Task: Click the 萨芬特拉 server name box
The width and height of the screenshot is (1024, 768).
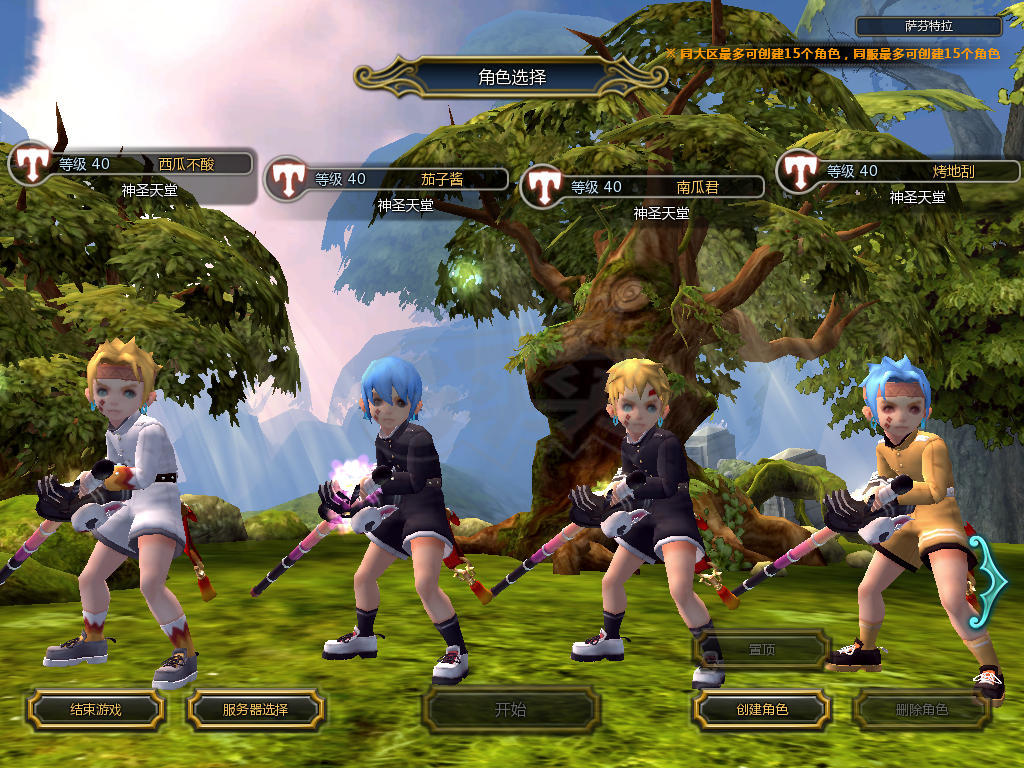Action: click(x=928, y=27)
